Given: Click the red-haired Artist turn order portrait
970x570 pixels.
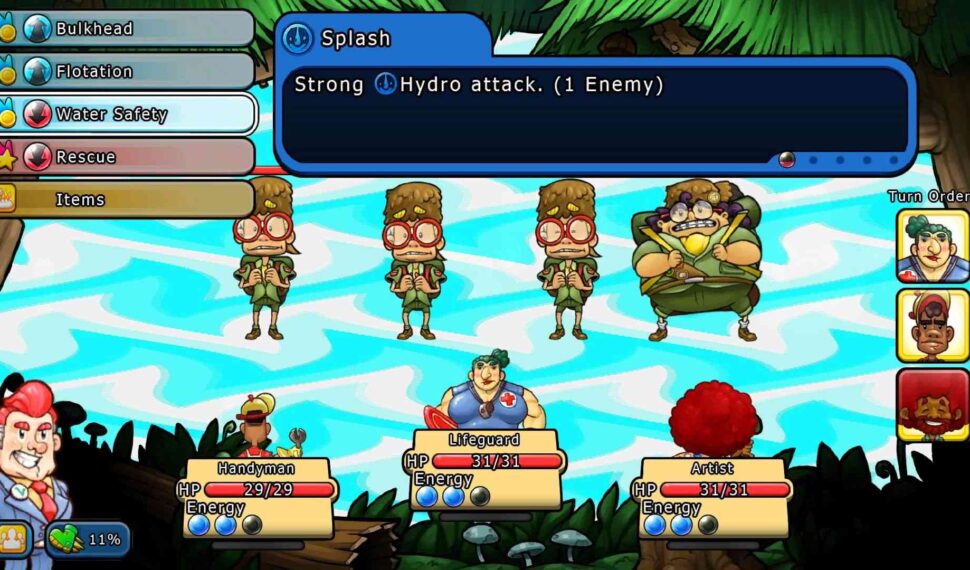Looking at the screenshot, I should [931, 404].
